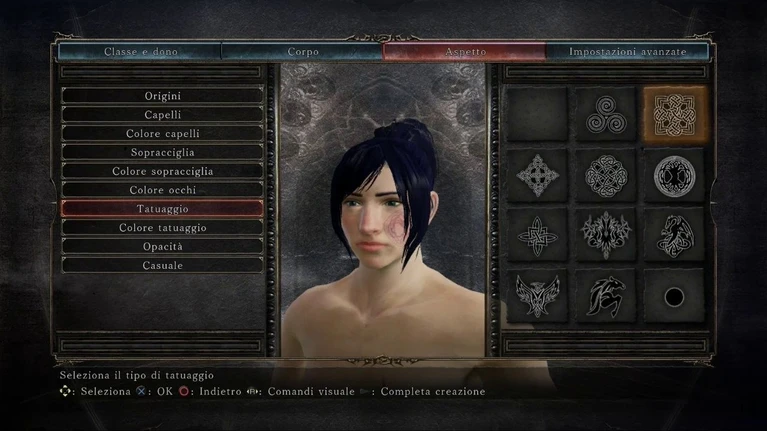
Task: Select the Colore occhi entry
Action: click(x=162, y=190)
